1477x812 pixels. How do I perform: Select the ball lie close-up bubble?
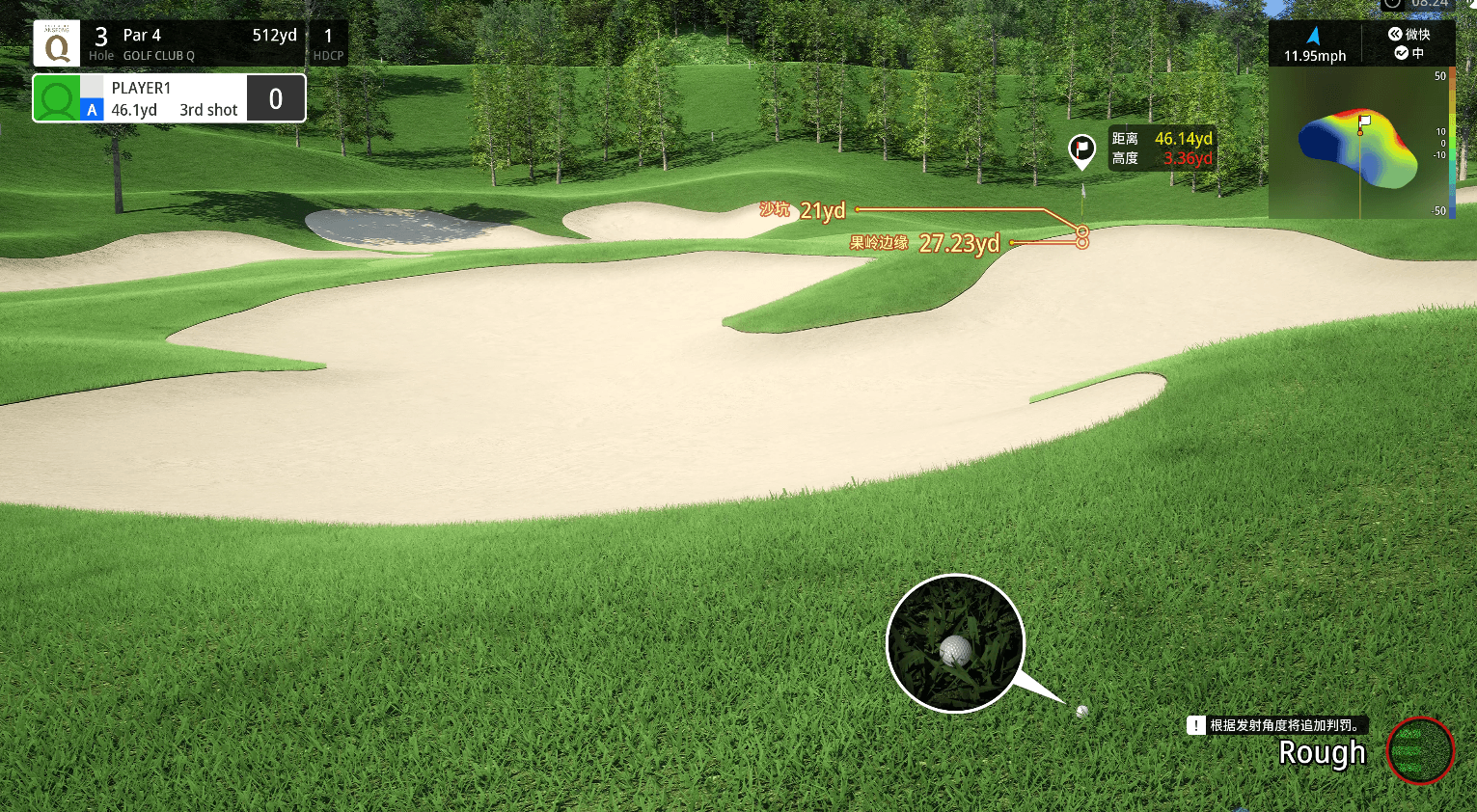955,643
